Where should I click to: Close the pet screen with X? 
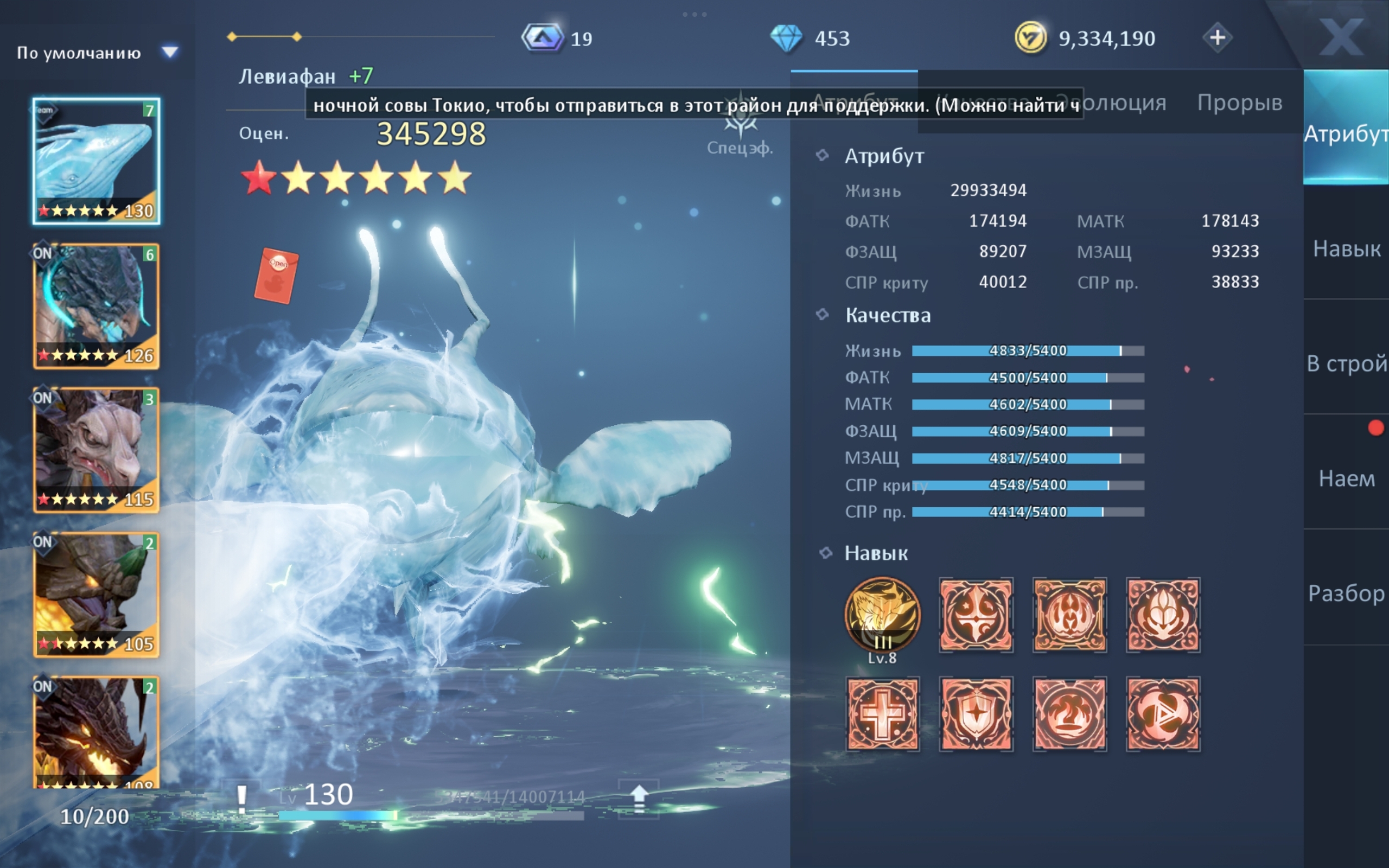[1340, 38]
